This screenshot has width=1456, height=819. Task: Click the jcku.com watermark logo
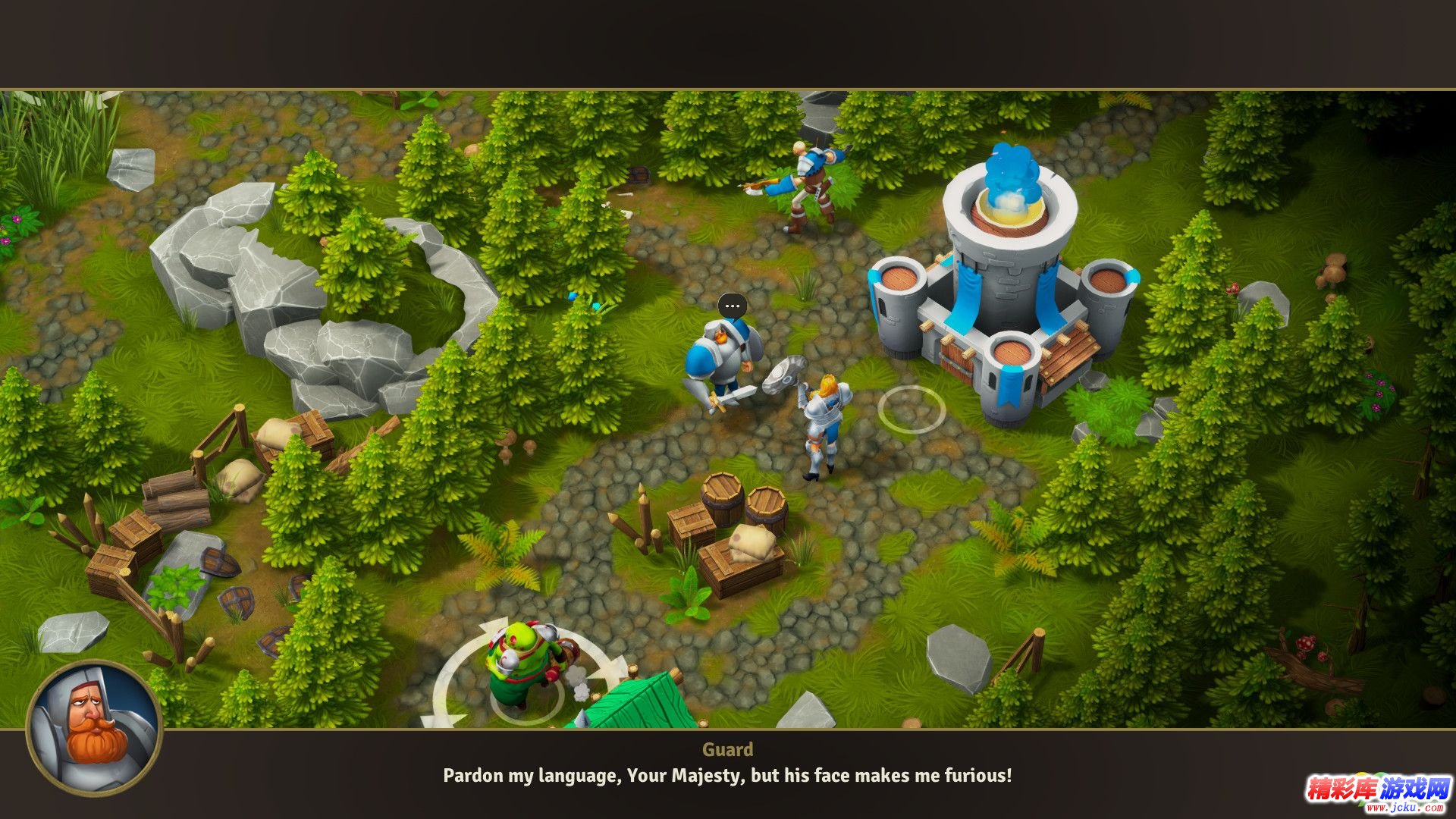(x=1377, y=794)
